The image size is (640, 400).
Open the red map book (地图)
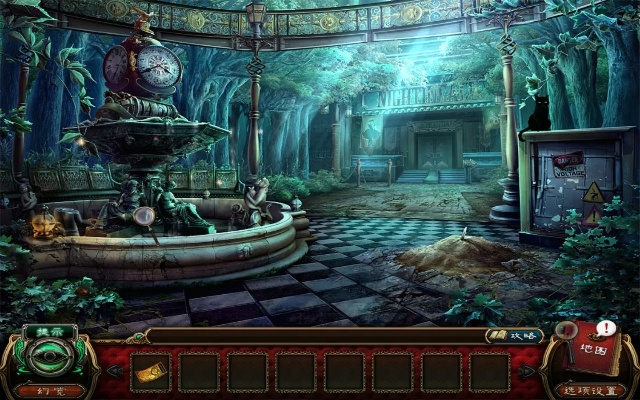592,350
